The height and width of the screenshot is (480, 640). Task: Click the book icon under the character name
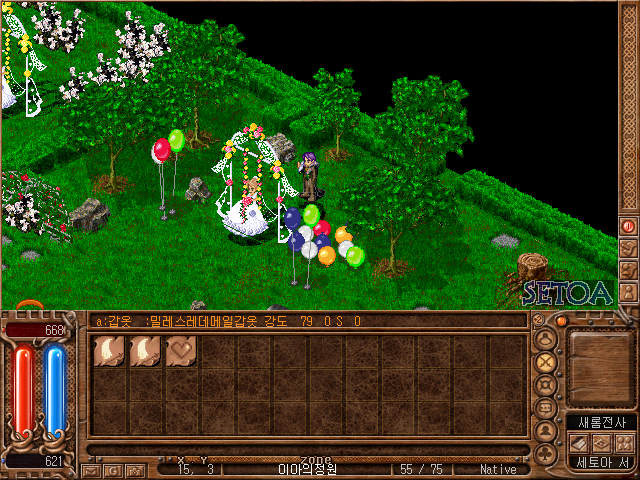pyautogui.click(x=581, y=443)
